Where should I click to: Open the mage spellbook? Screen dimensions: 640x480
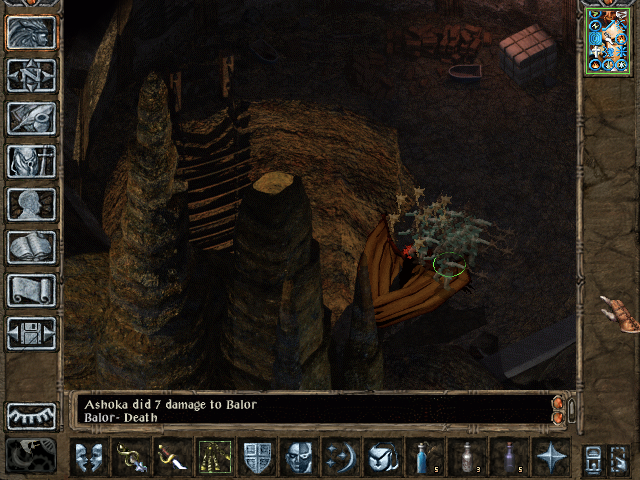coord(31,247)
